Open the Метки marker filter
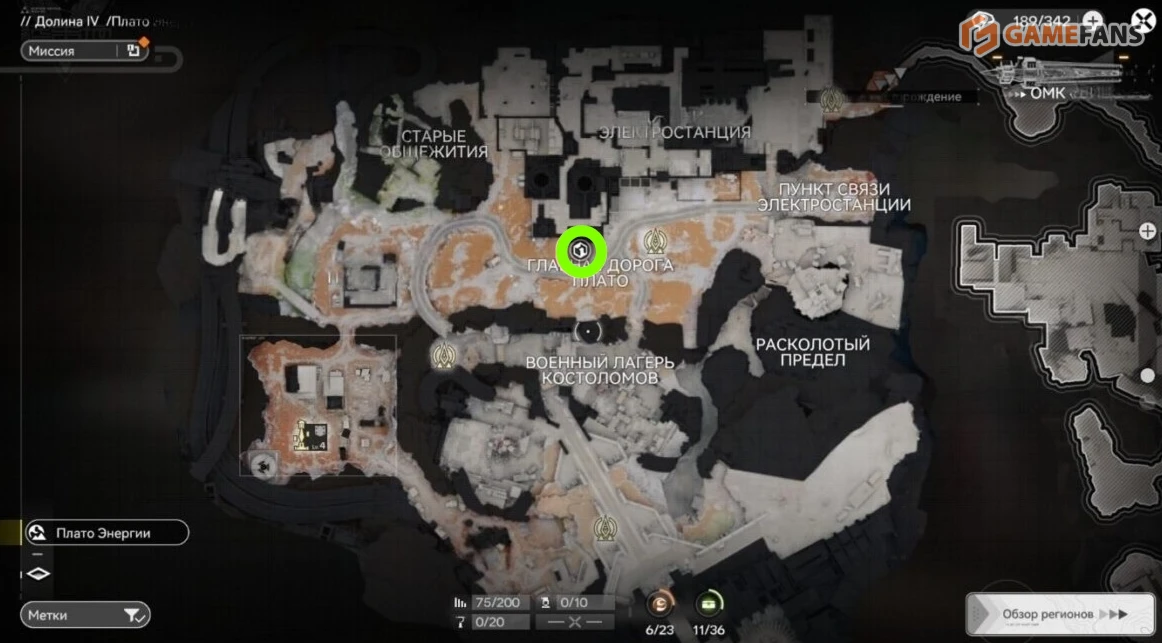 86,614
